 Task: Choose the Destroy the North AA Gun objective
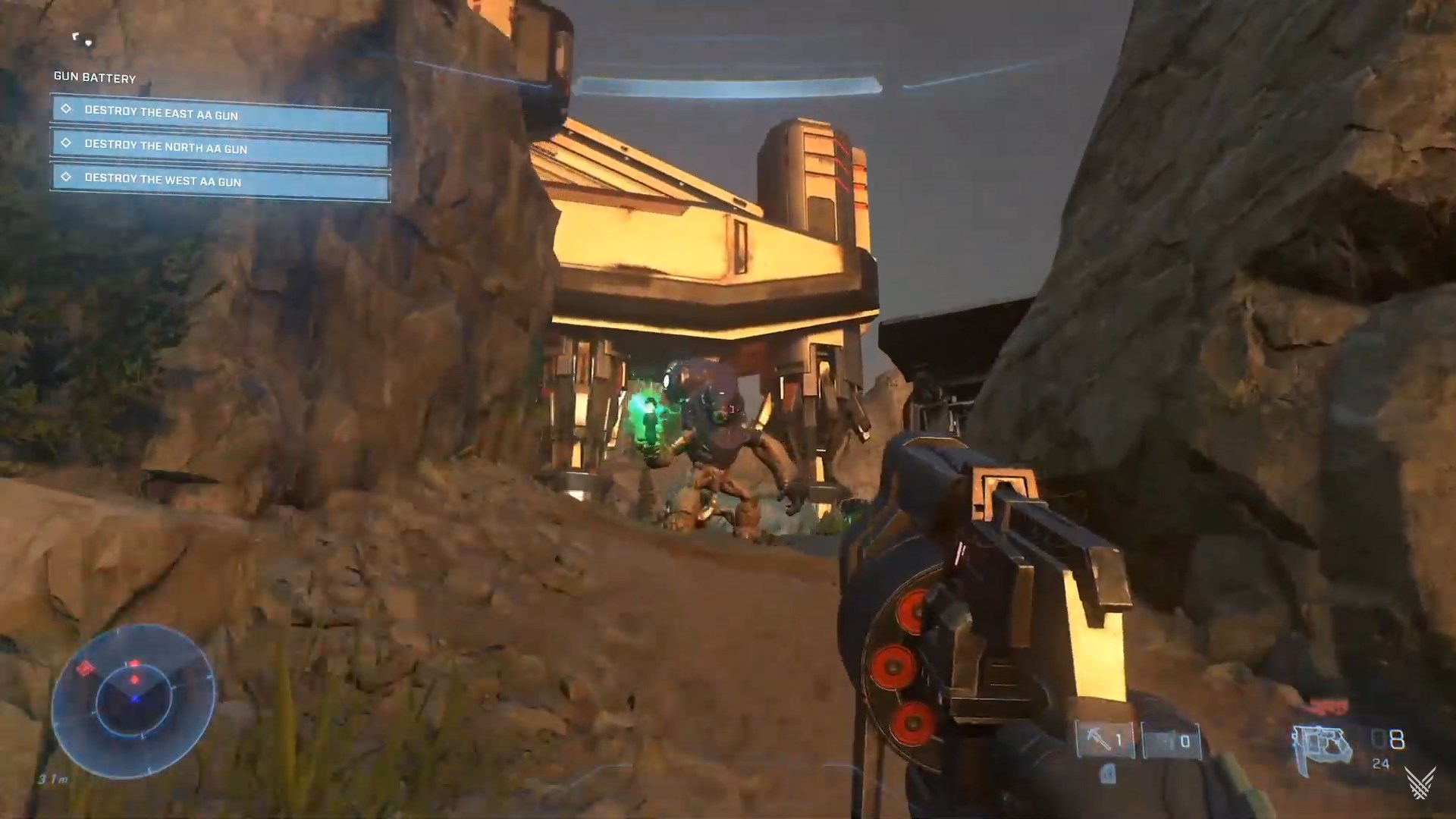coord(220,148)
